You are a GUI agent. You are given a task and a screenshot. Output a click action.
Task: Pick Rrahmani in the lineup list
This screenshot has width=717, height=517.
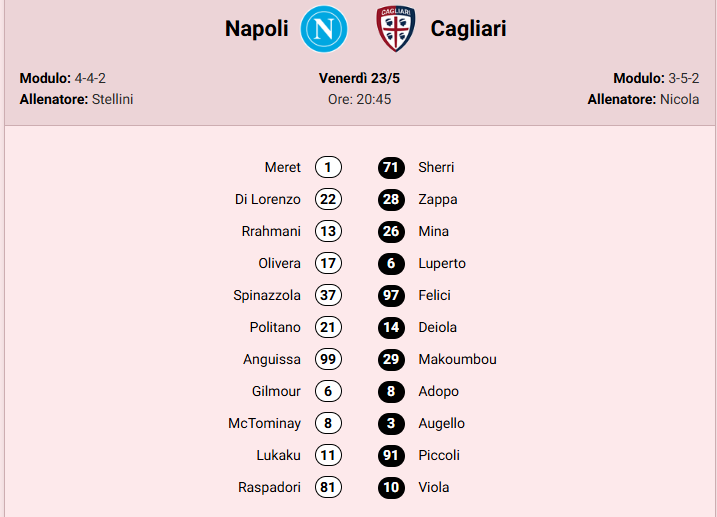pos(271,231)
